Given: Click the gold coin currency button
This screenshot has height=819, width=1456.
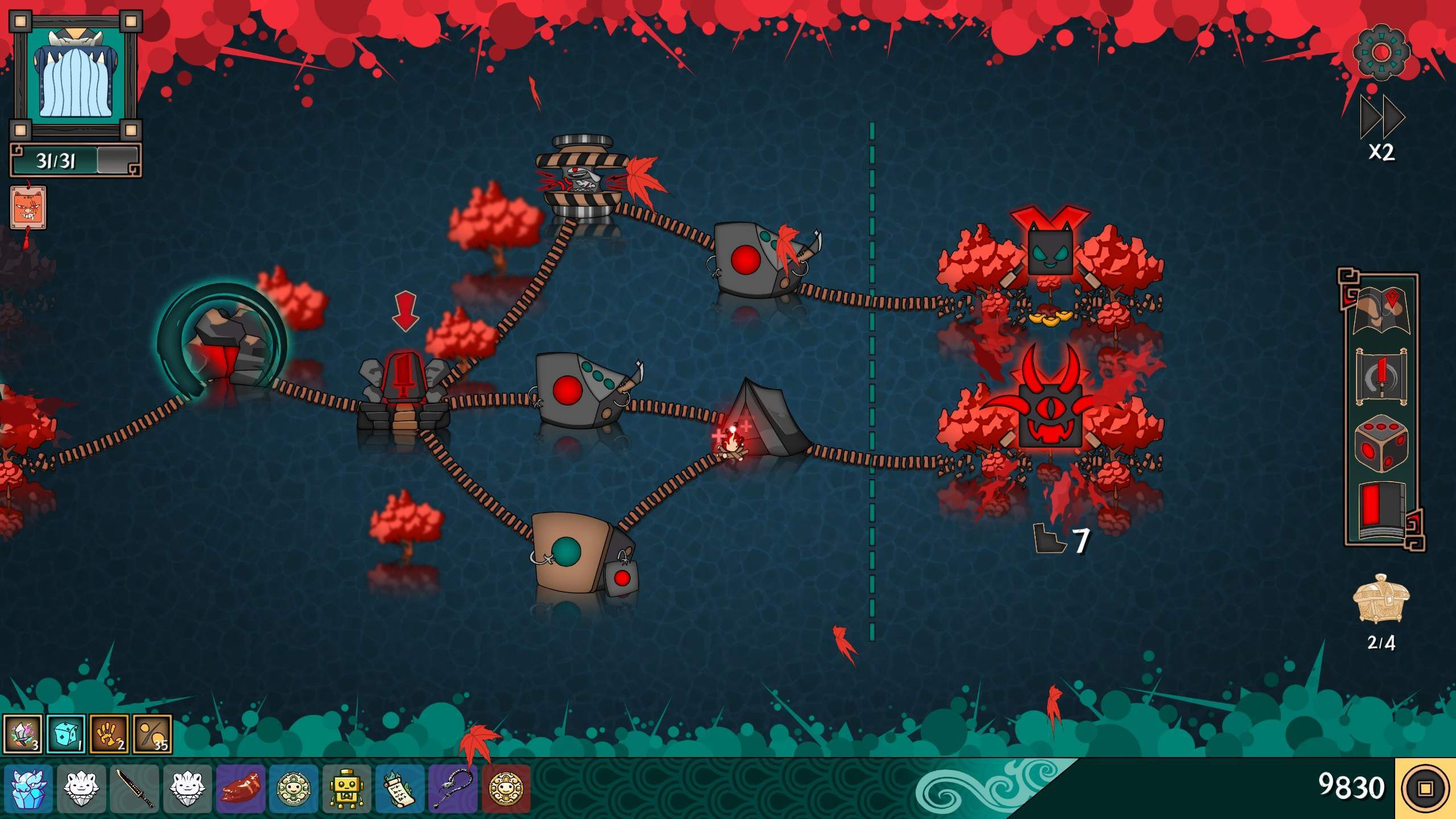Looking at the screenshot, I should click(1425, 788).
